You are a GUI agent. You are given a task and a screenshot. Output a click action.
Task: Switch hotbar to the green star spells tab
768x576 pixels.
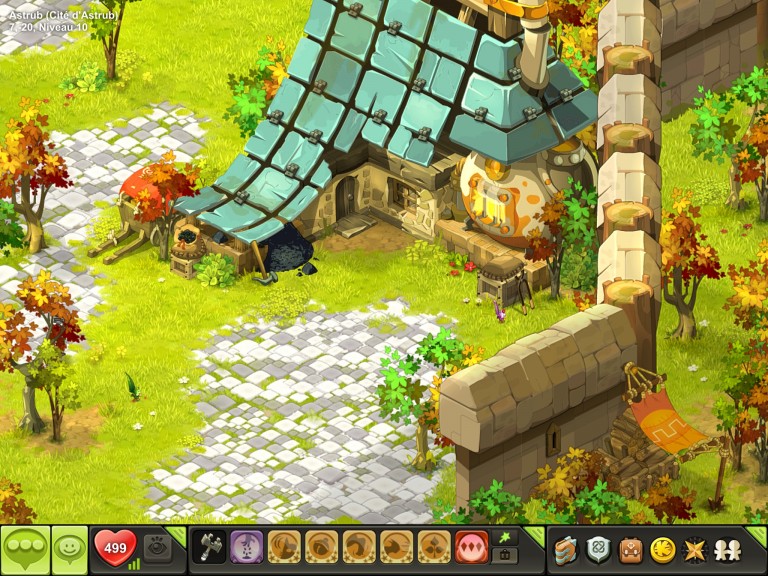[506, 538]
